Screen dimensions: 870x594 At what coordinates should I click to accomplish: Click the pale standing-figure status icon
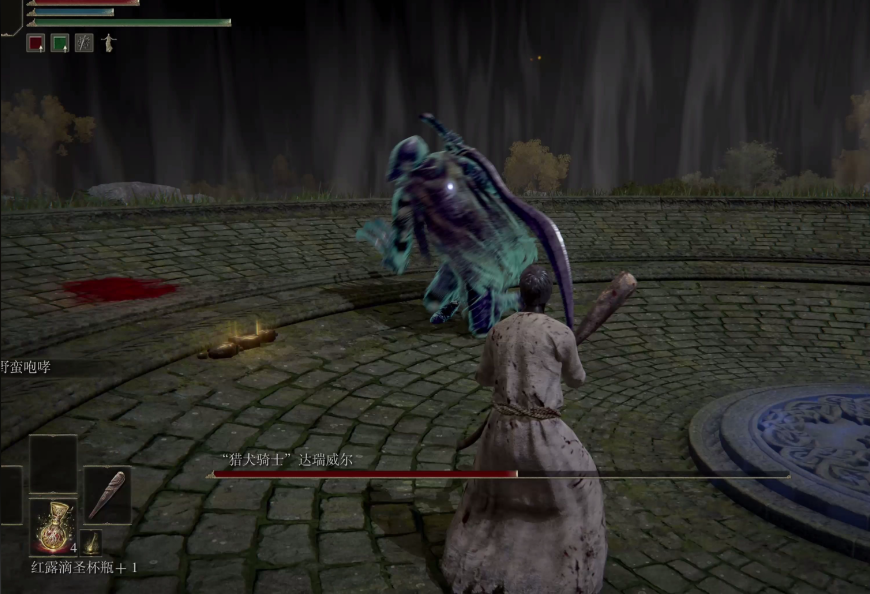click(109, 43)
